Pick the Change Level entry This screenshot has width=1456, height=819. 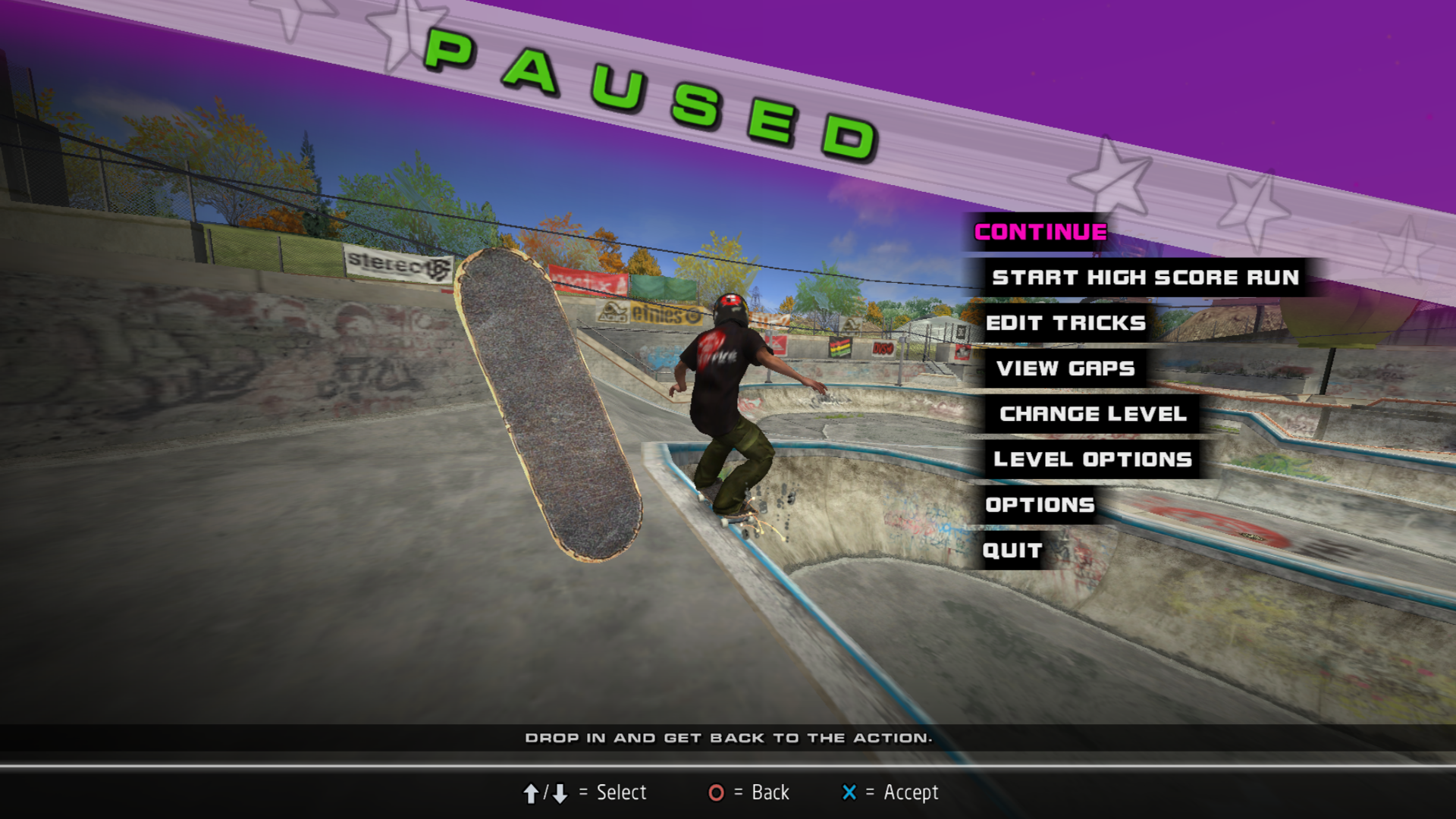coord(1093,414)
